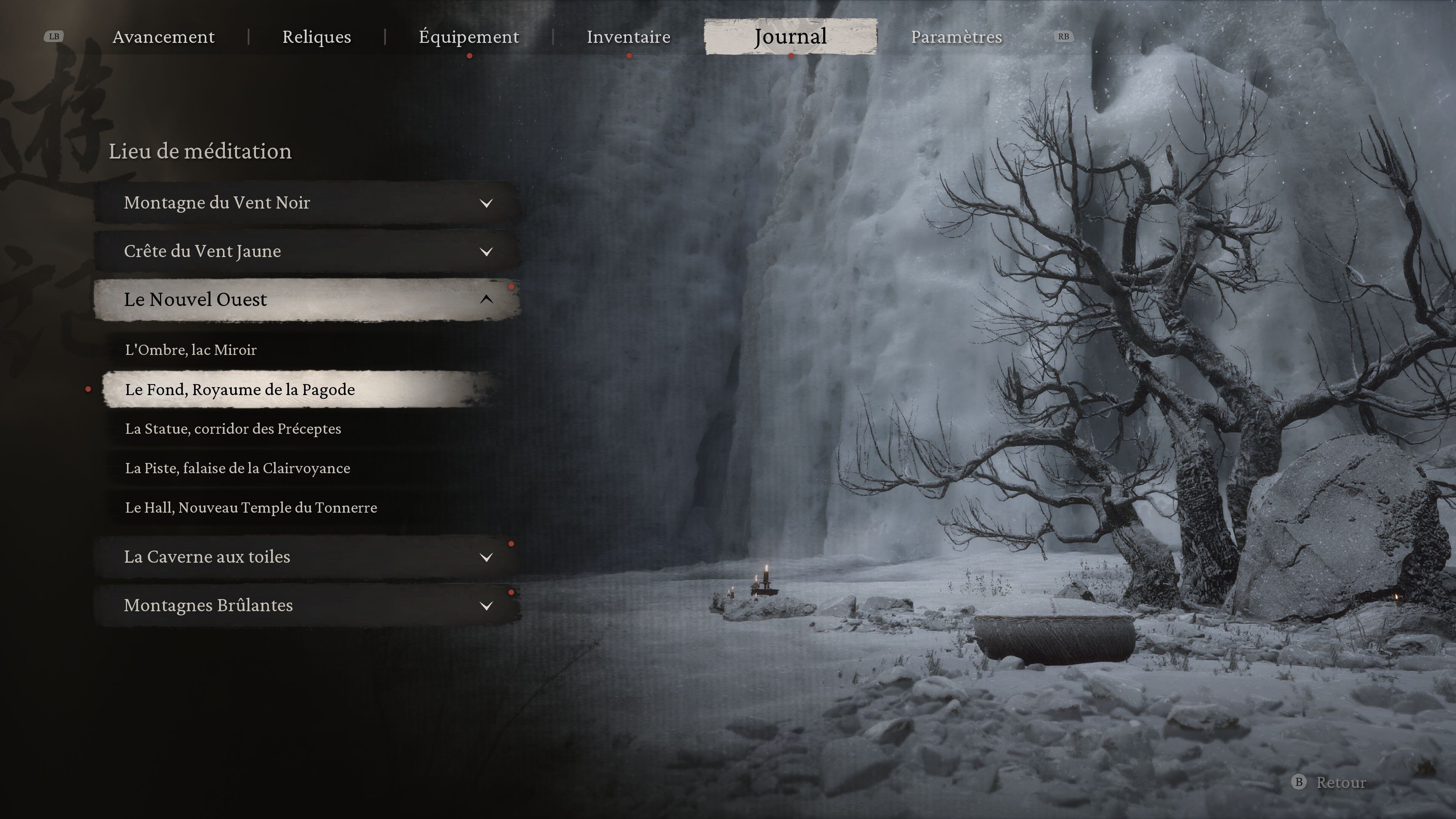Screen dimensions: 1456x819
Task: Switch to the Avancement tab
Action: tap(163, 37)
